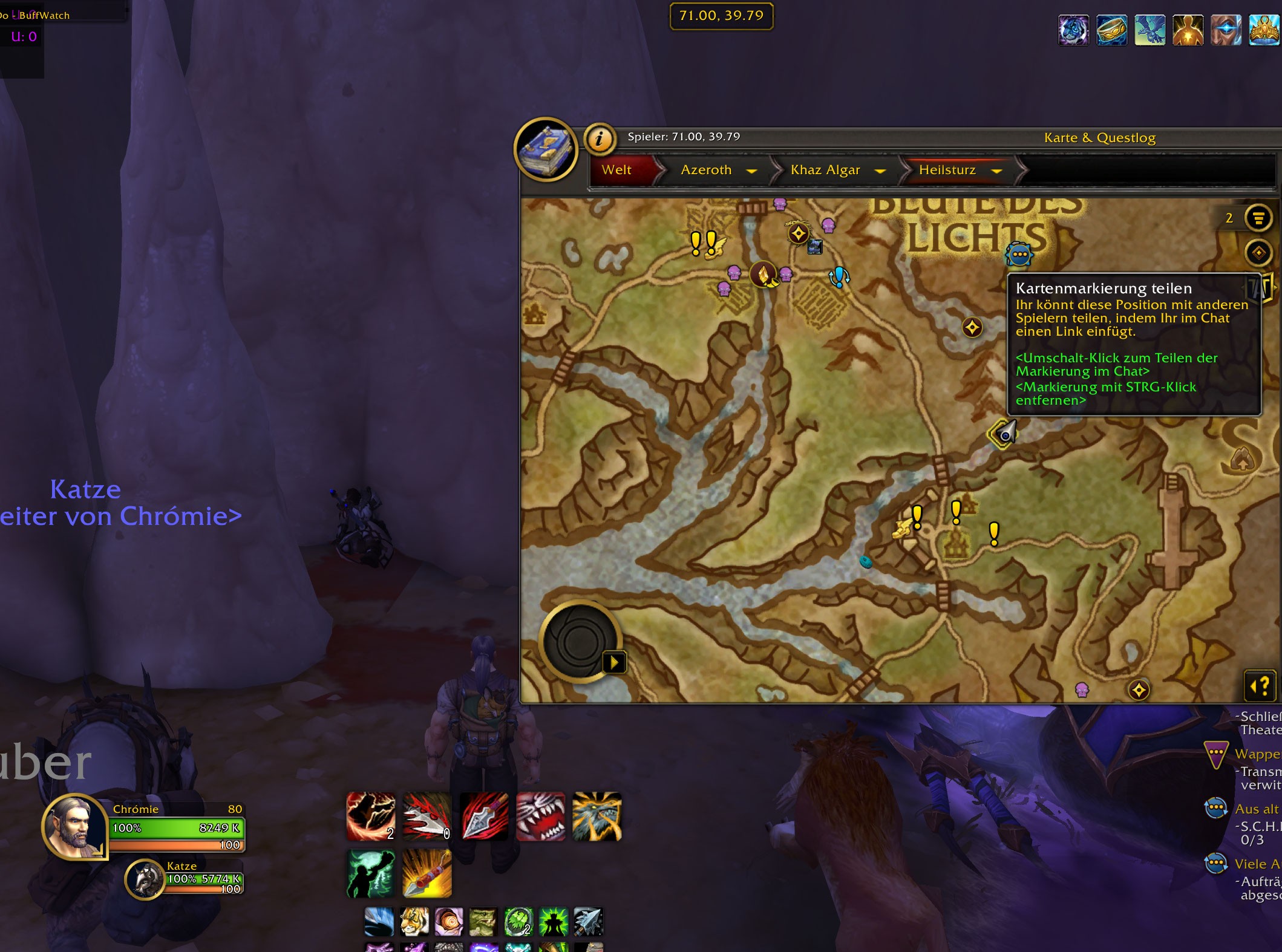Select Chrómie's player portrait
The width and height of the screenshot is (1282, 952).
click(75, 827)
